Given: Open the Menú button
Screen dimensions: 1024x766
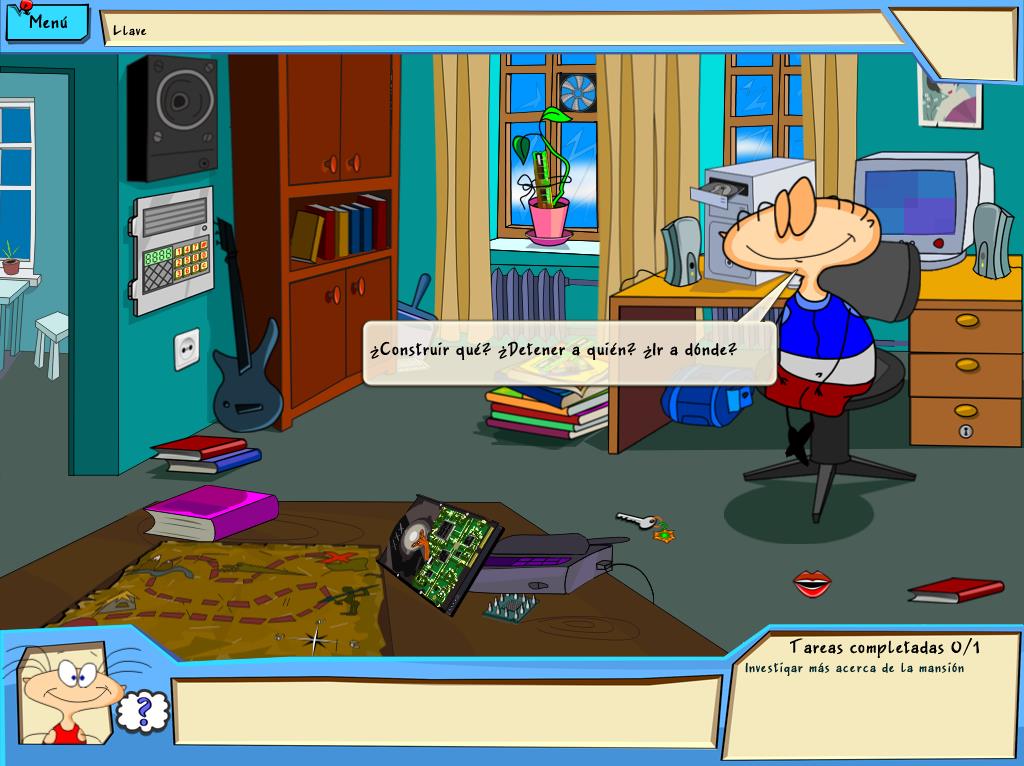Looking at the screenshot, I should 47,23.
